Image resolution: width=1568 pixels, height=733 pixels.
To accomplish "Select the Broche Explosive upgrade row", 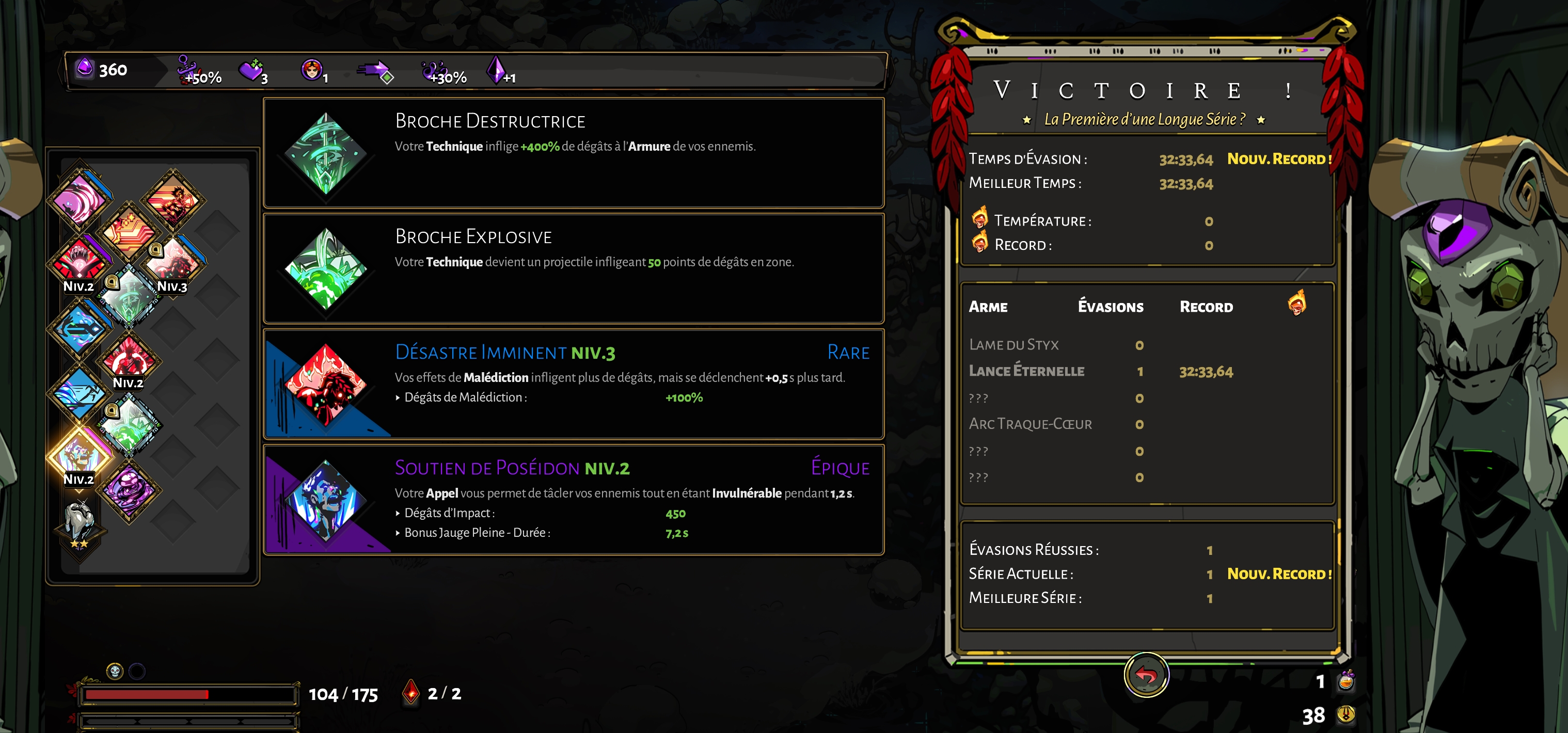I will pyautogui.click(x=573, y=268).
